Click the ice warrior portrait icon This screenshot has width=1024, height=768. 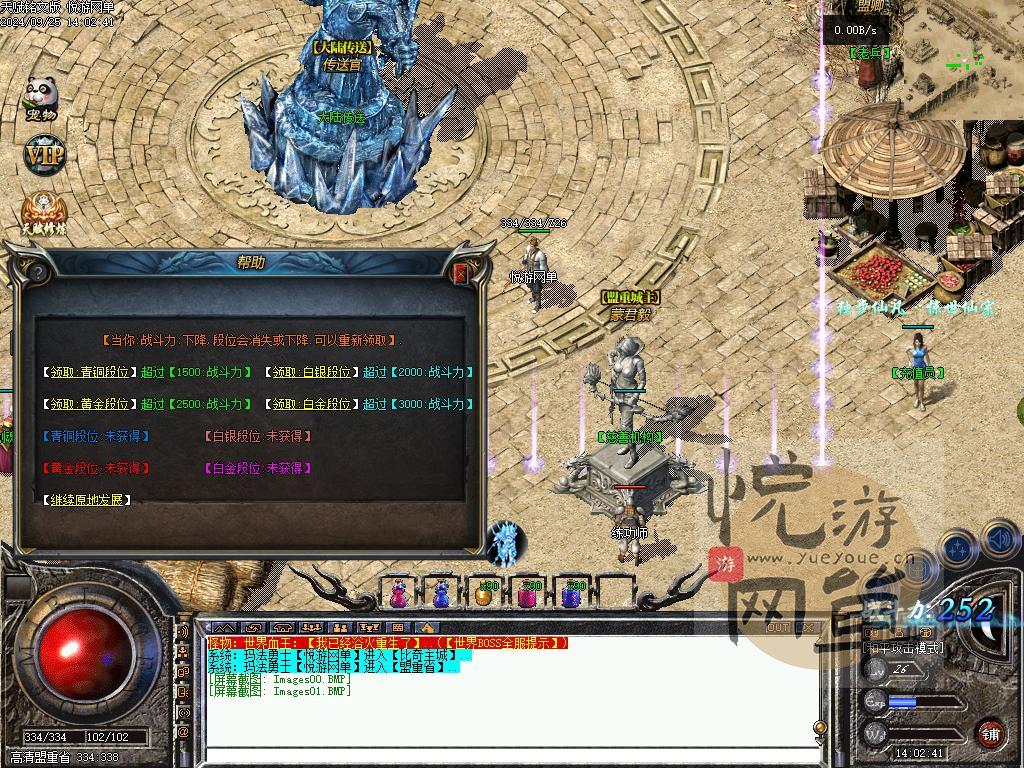[x=506, y=542]
